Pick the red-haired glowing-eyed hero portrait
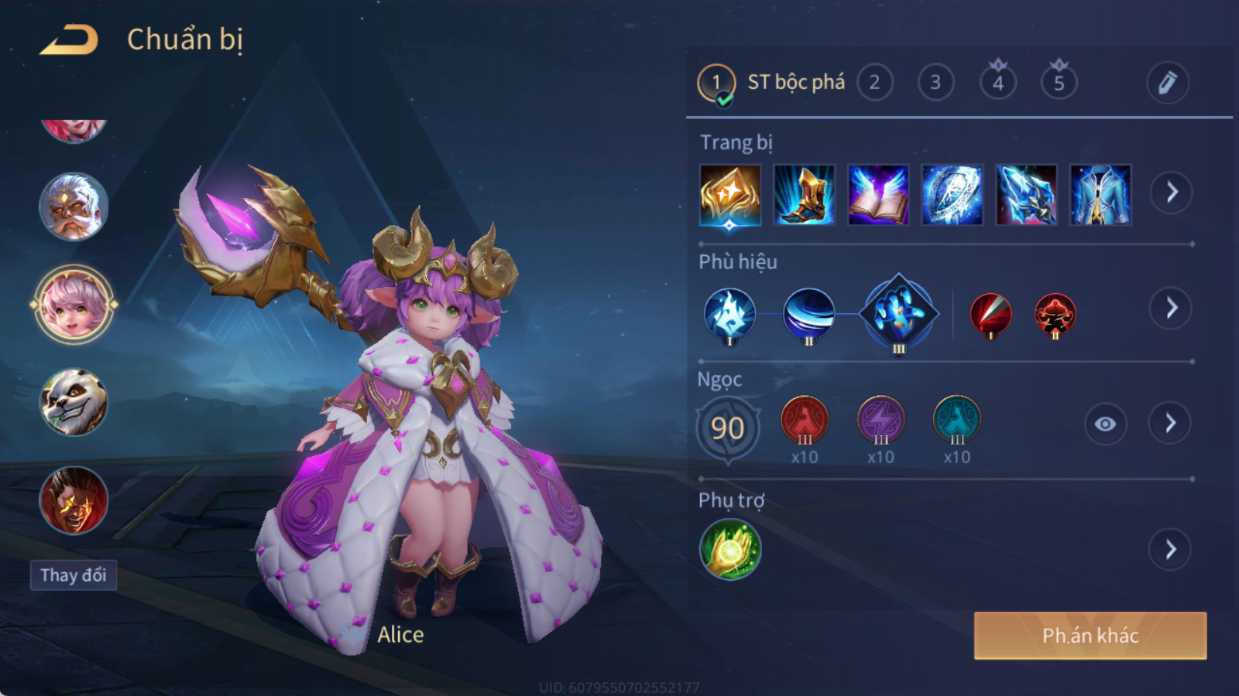 coord(74,500)
